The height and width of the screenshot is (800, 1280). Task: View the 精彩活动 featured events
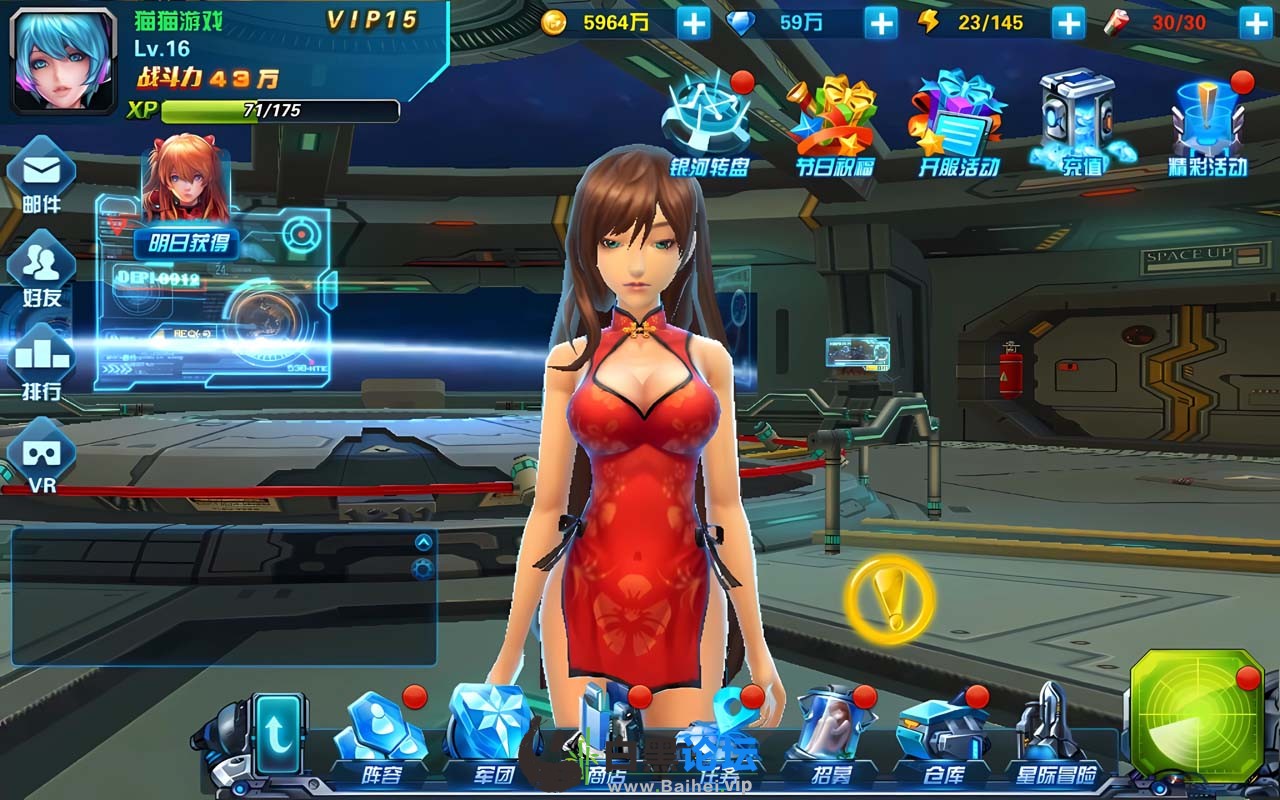[1208, 125]
